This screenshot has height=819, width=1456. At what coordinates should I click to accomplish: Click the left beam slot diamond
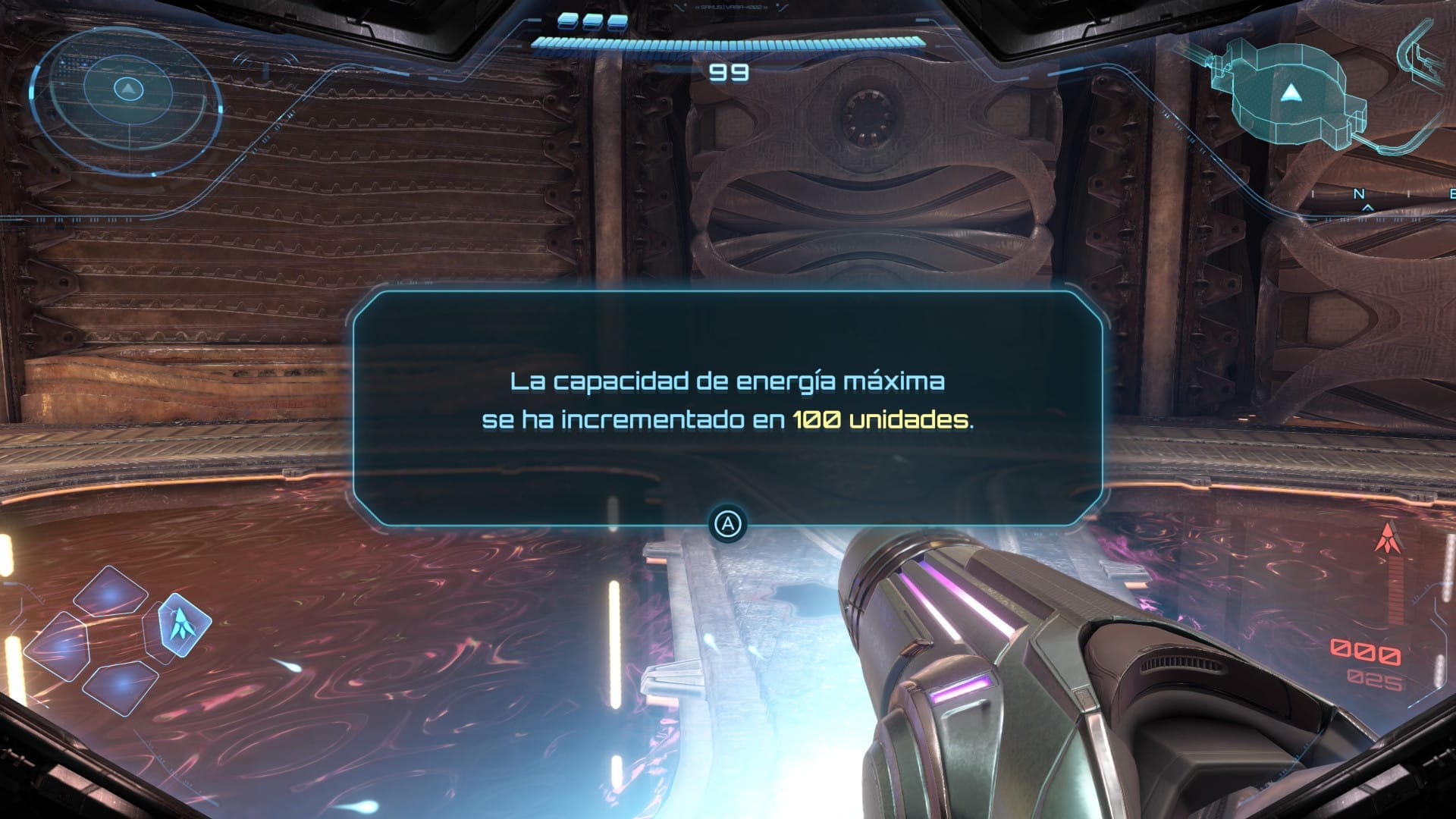[61, 646]
